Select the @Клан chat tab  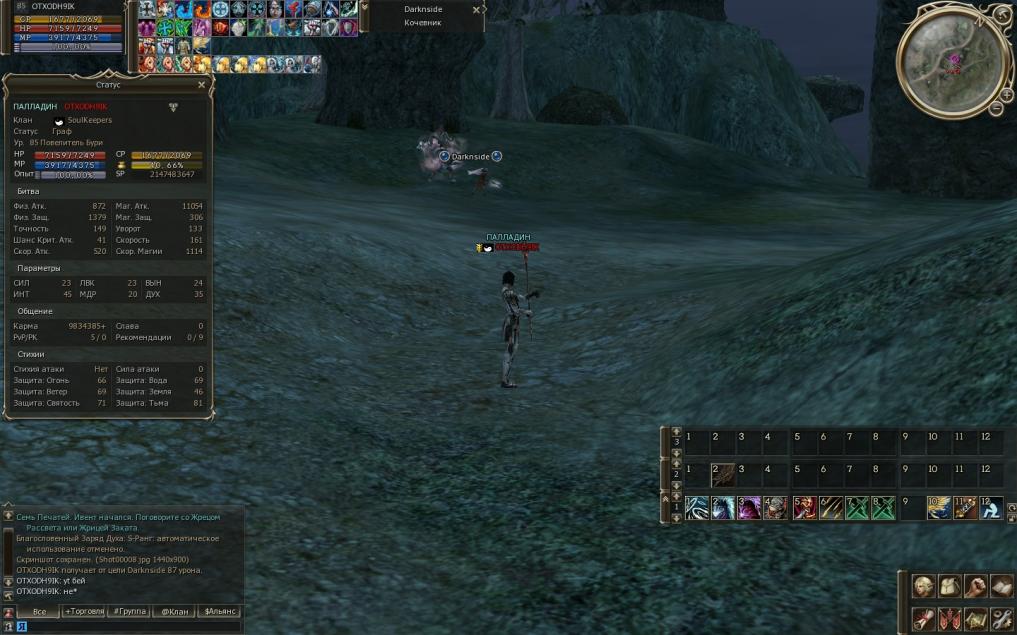click(x=175, y=611)
